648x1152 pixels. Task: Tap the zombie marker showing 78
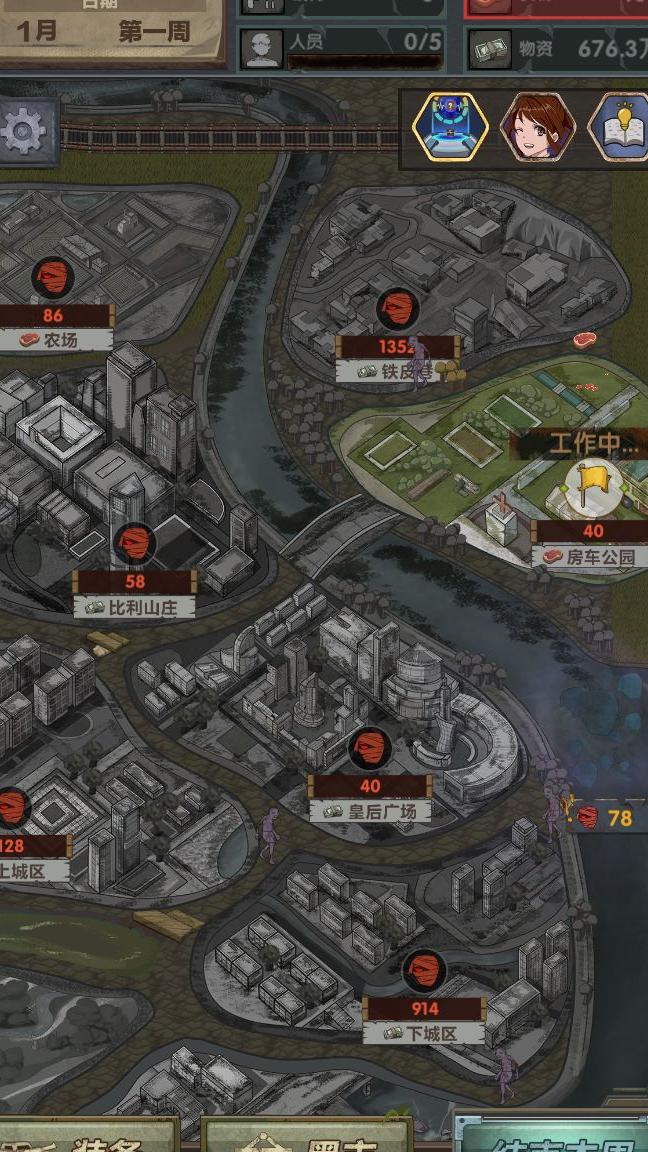(607, 817)
